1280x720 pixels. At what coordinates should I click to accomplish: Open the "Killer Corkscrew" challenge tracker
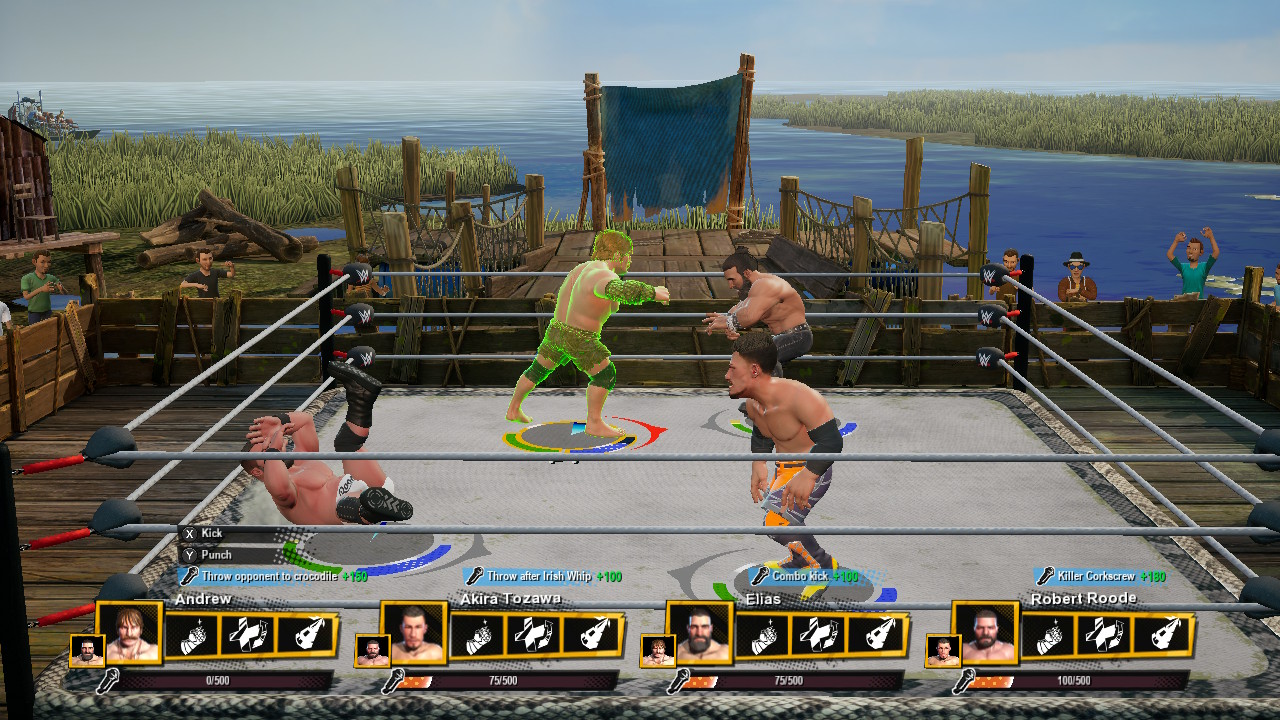tap(1100, 576)
